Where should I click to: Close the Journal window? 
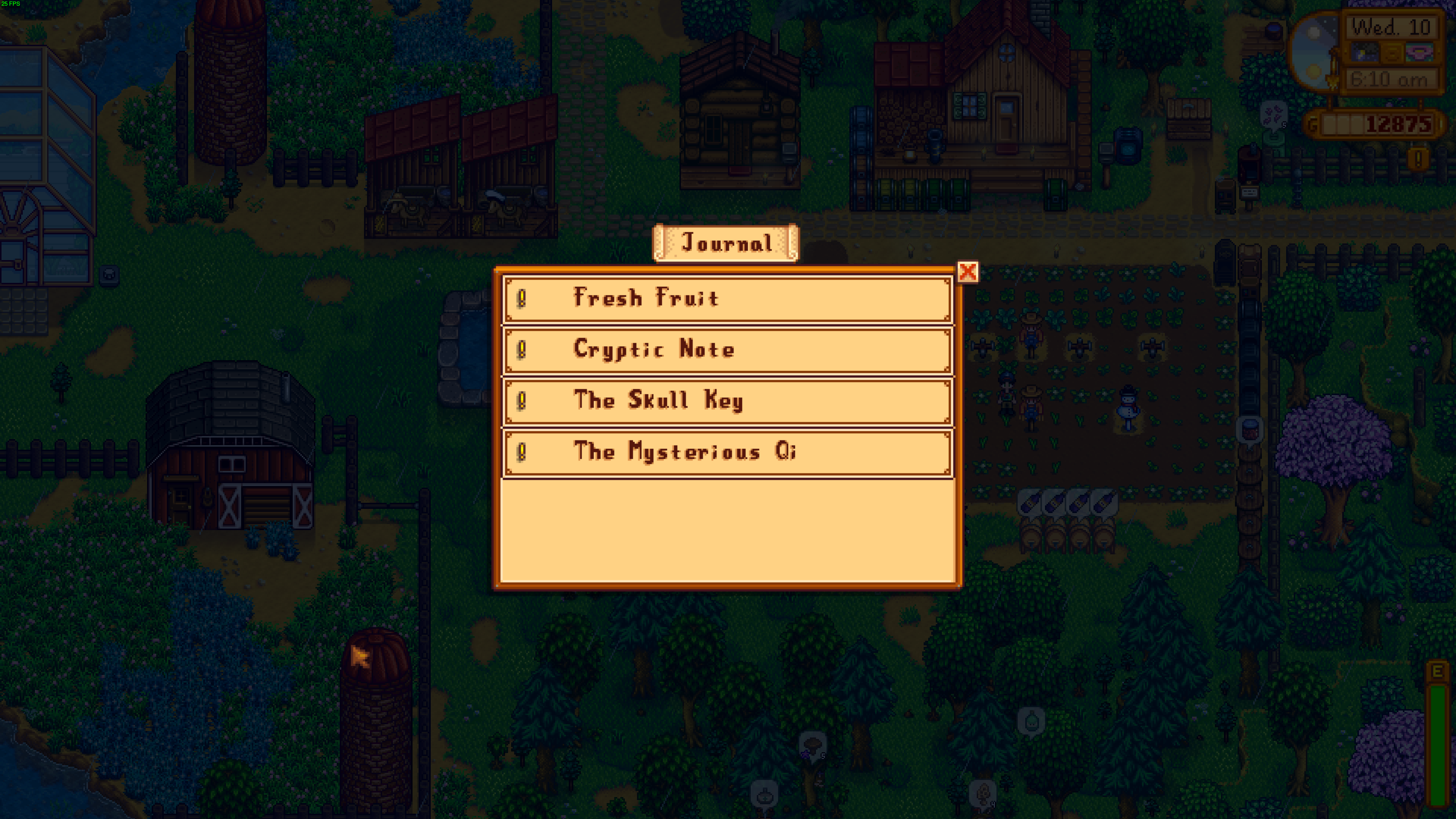(x=967, y=272)
